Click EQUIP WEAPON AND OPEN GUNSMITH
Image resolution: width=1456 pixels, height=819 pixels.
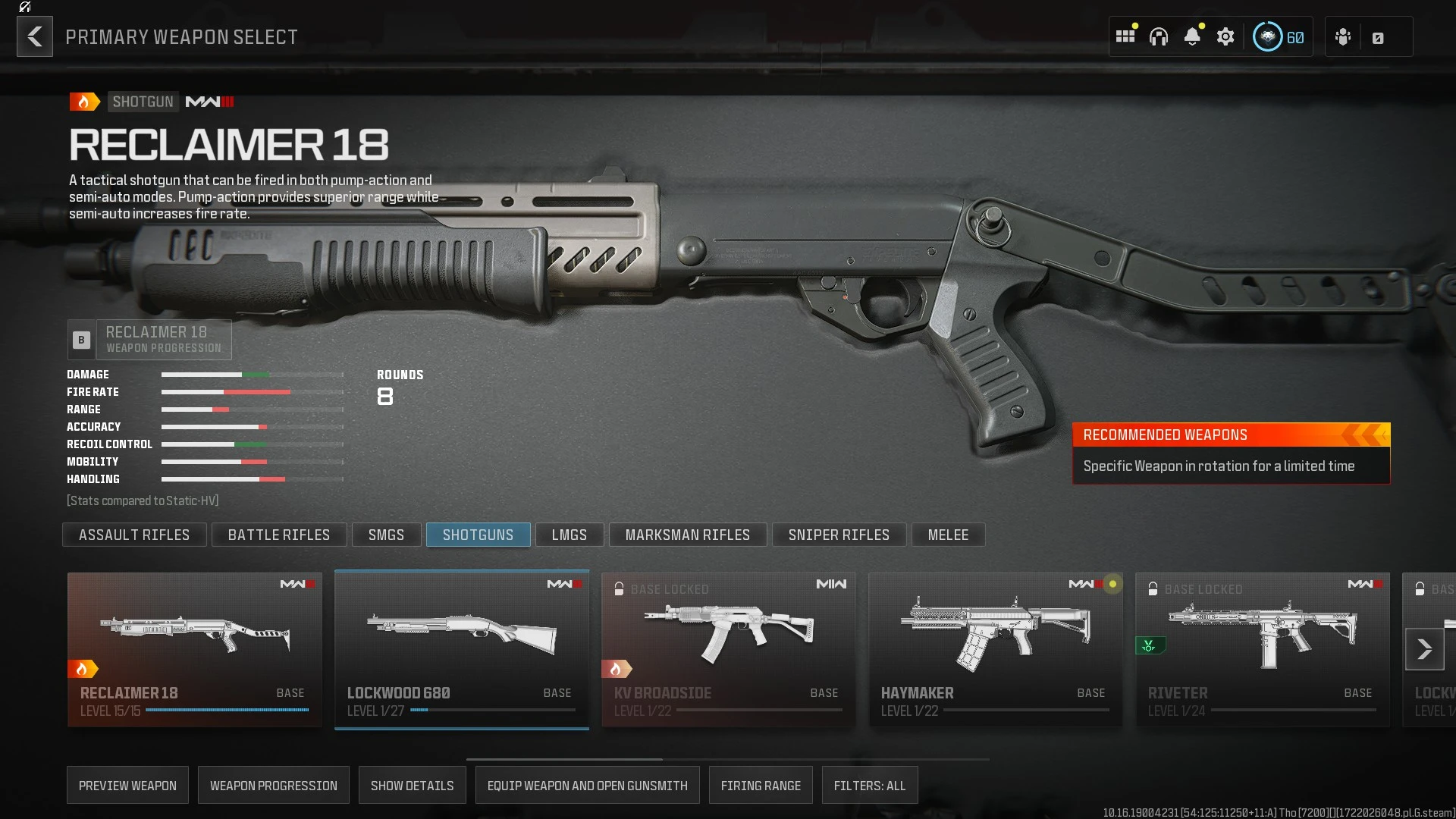(x=587, y=785)
